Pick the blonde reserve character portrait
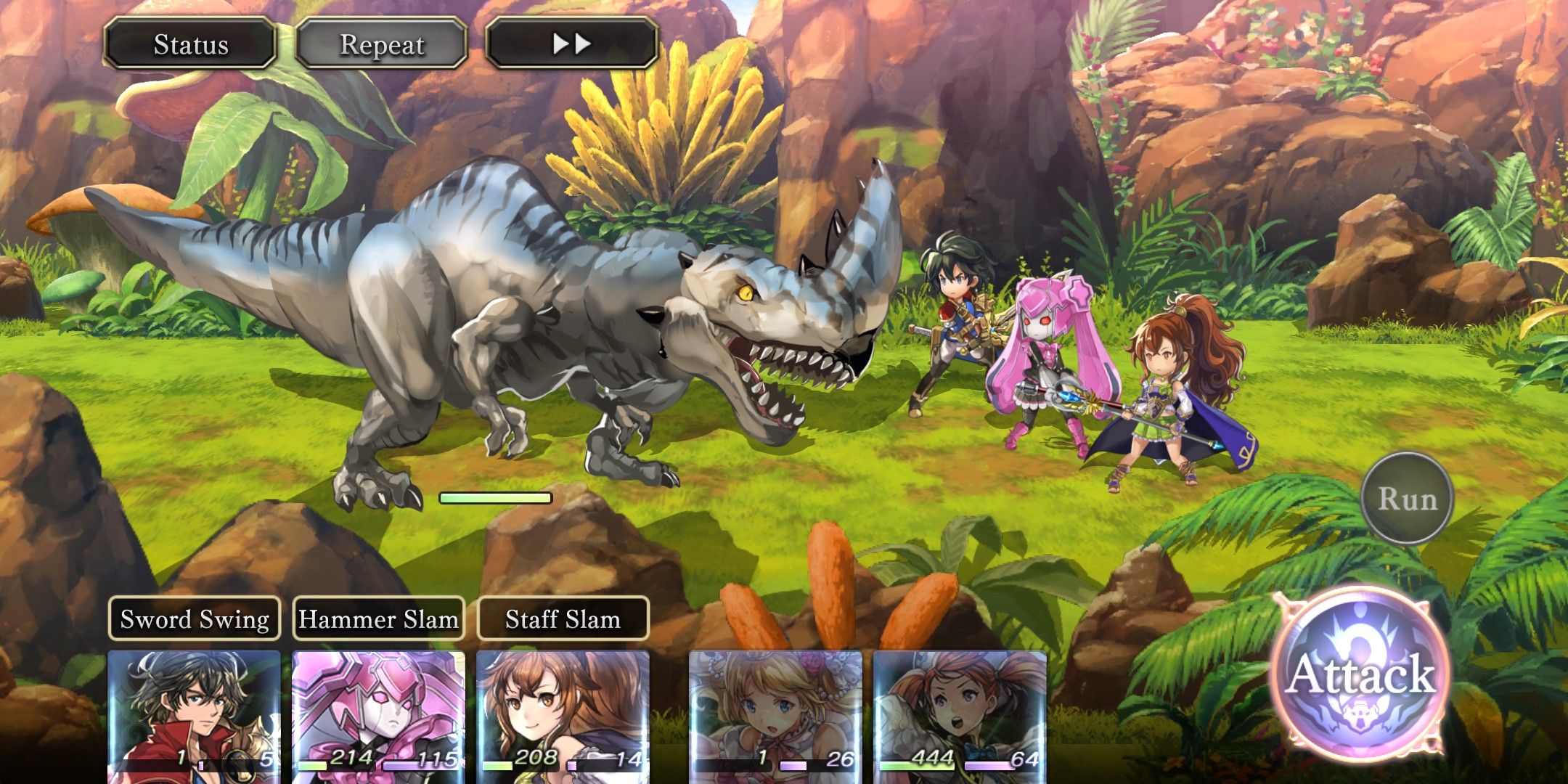The height and width of the screenshot is (784, 1568). click(775, 715)
